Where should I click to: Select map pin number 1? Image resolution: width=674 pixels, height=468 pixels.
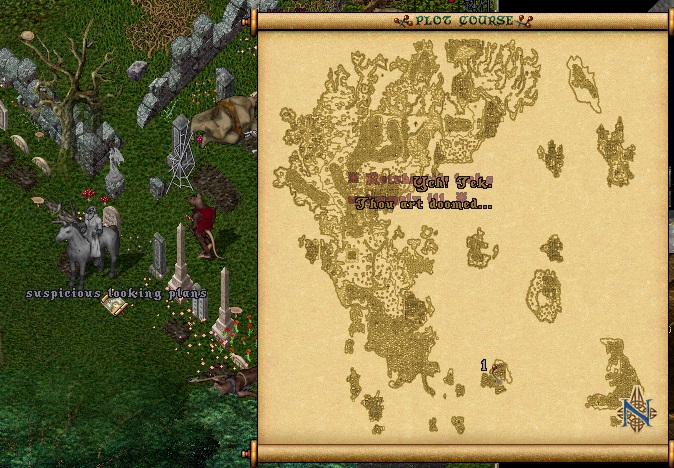[491, 370]
